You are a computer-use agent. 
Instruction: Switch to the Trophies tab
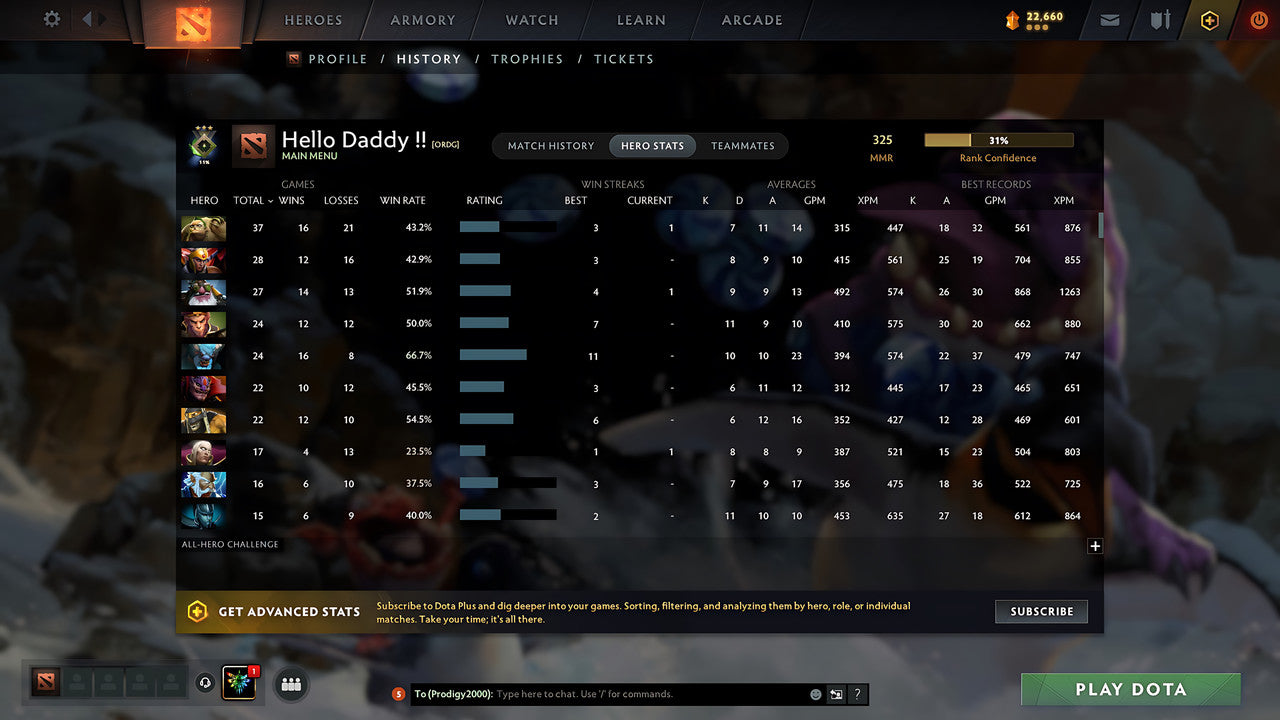tap(527, 59)
